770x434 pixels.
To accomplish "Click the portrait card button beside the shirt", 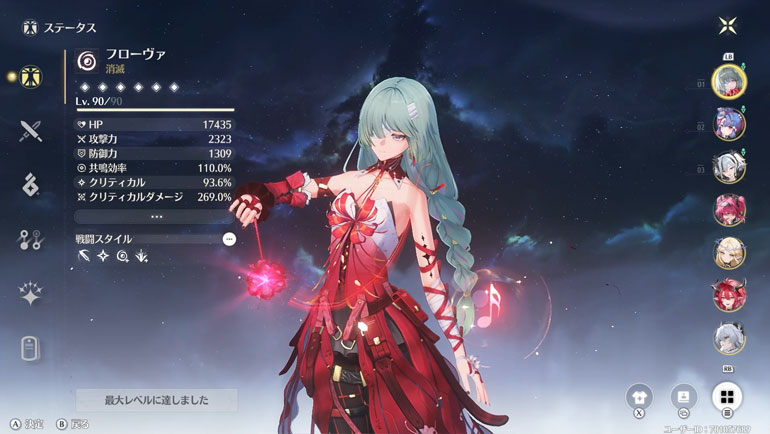I will 684,396.
